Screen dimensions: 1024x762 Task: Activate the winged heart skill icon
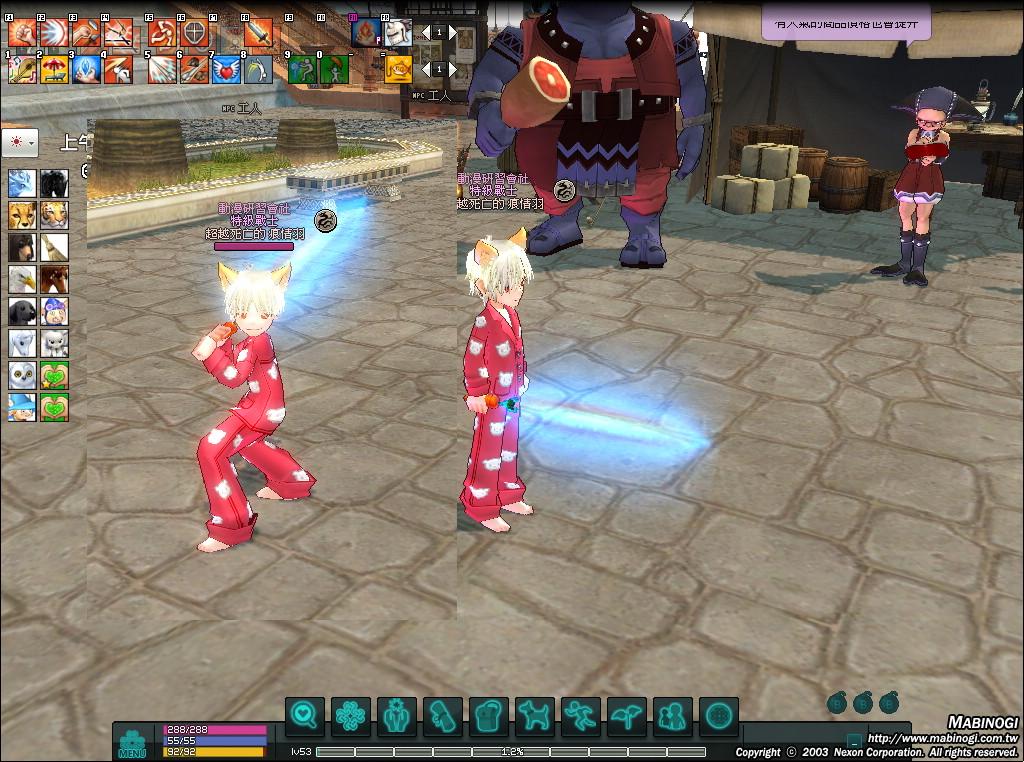click(x=226, y=69)
